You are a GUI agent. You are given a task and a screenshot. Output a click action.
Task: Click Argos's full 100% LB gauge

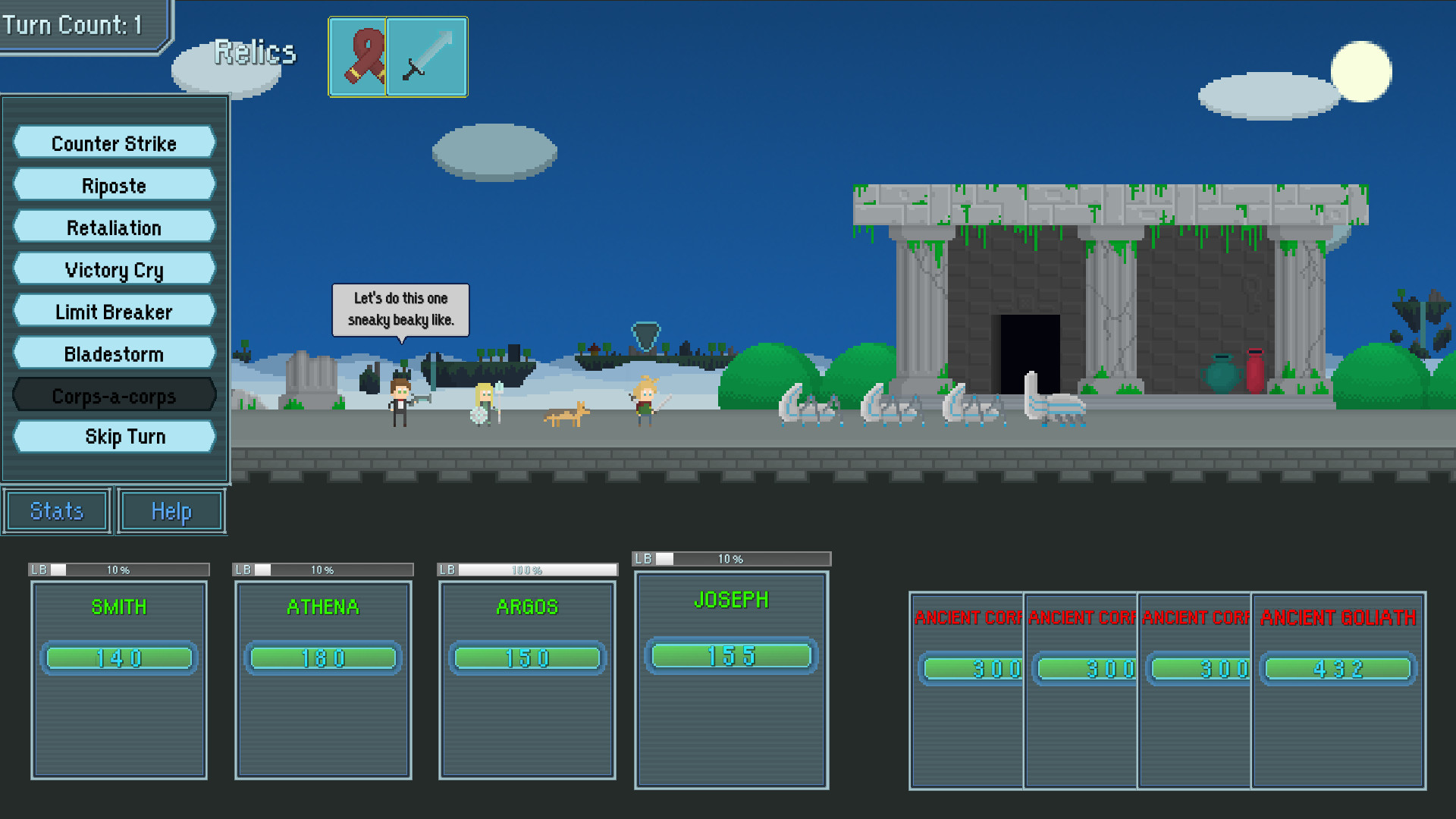(529, 569)
